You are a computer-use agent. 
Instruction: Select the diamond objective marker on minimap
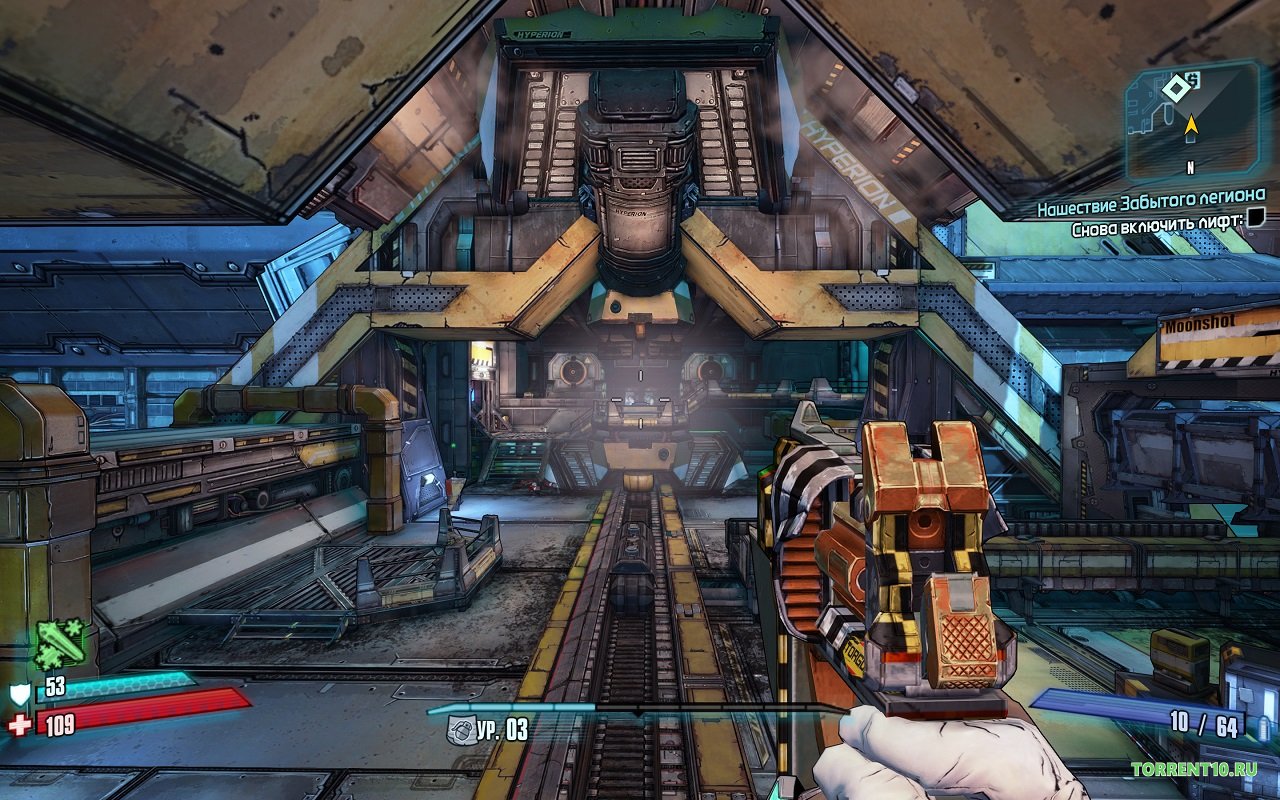tap(1173, 89)
